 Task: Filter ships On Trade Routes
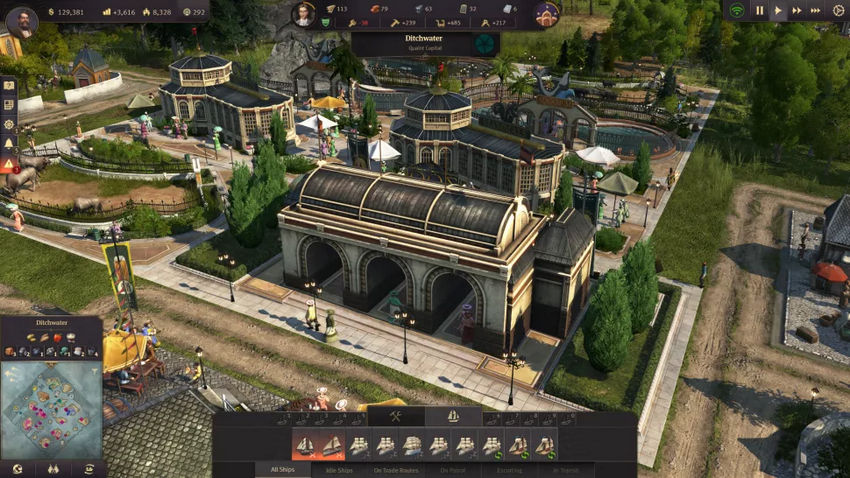pos(397,470)
